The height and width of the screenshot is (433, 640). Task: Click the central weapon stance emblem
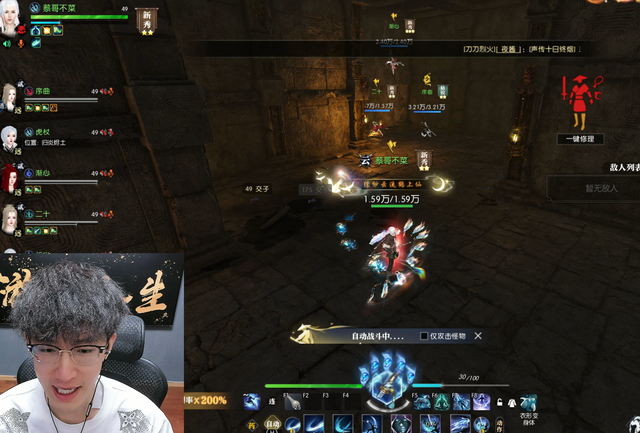click(385, 385)
